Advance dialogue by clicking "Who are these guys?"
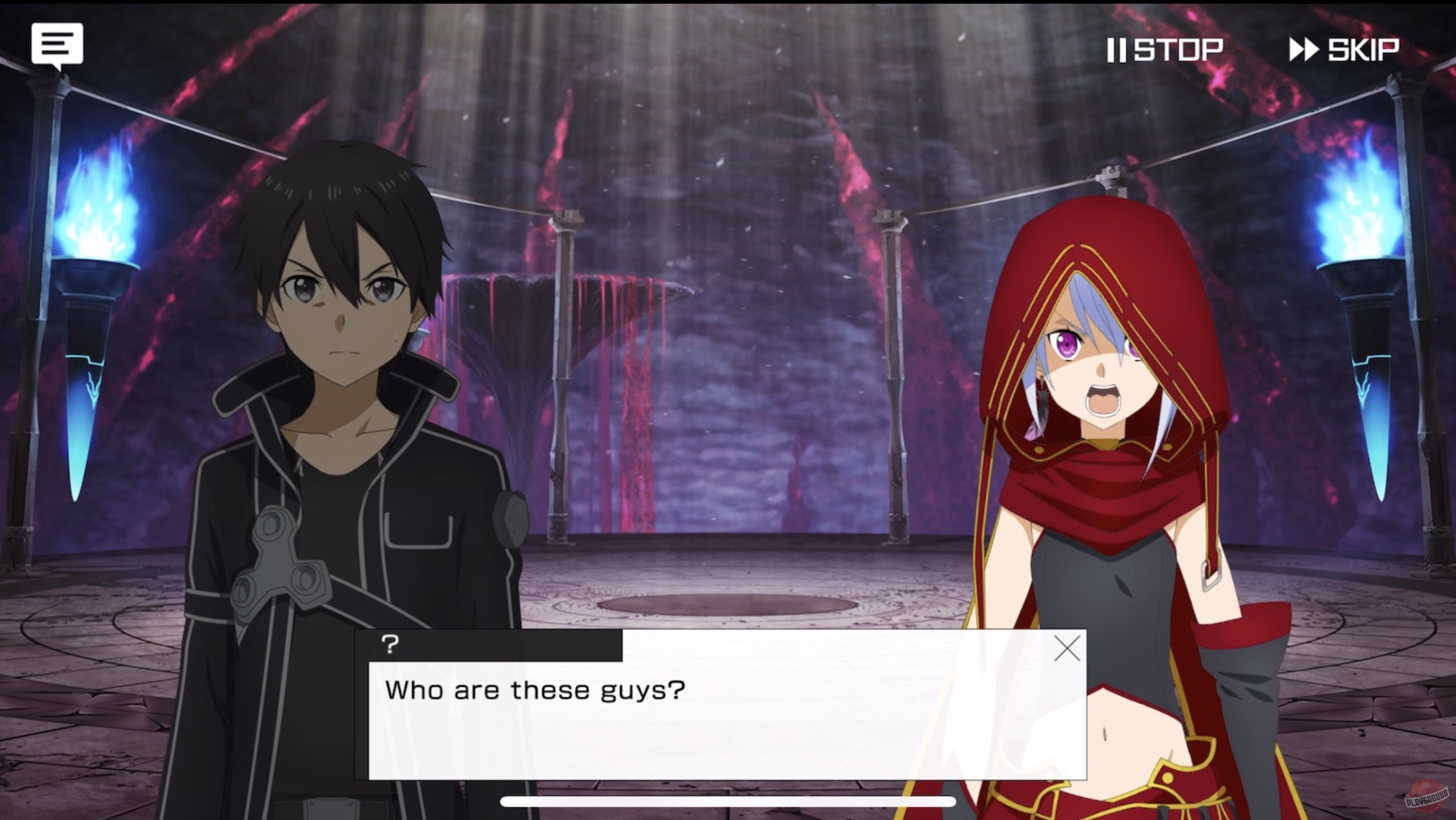 (x=535, y=691)
